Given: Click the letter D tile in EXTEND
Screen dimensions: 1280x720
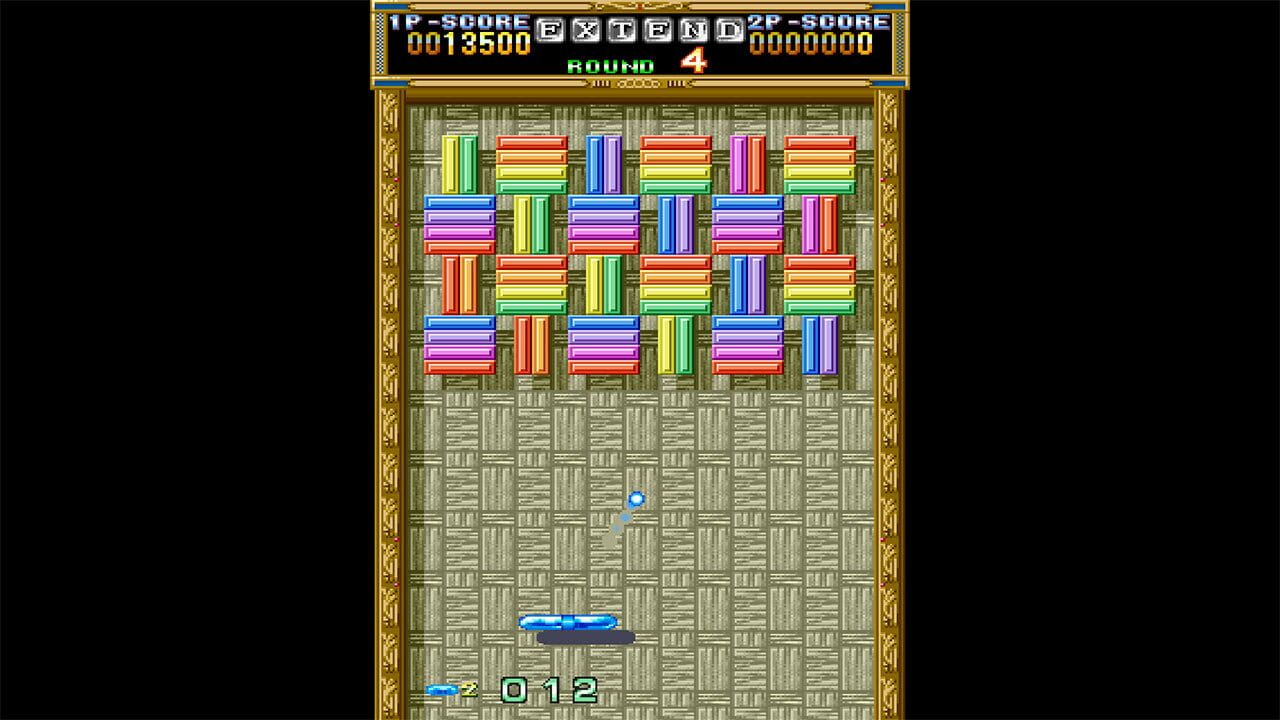Looking at the screenshot, I should (728, 31).
